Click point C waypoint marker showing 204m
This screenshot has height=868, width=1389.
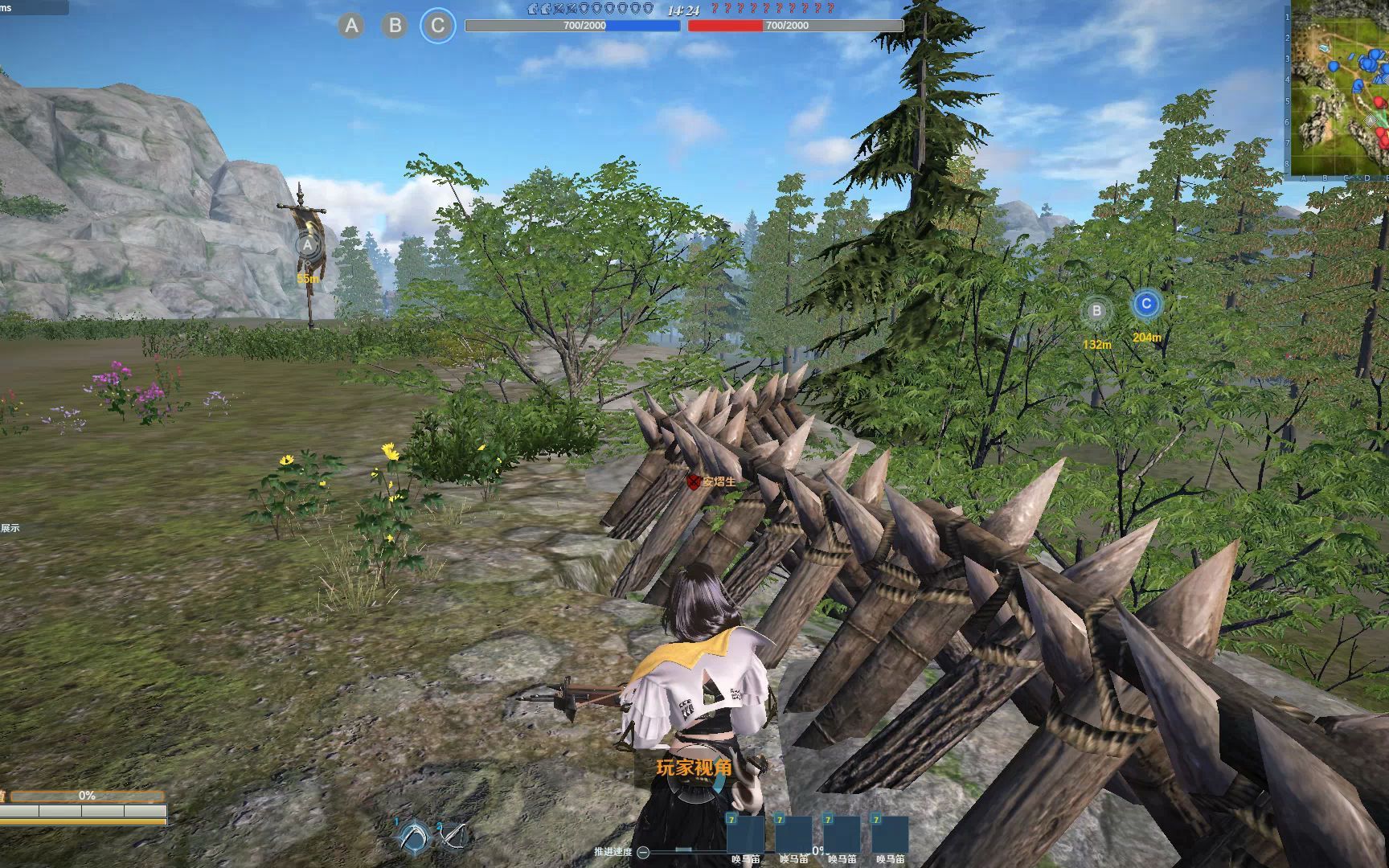1146,305
